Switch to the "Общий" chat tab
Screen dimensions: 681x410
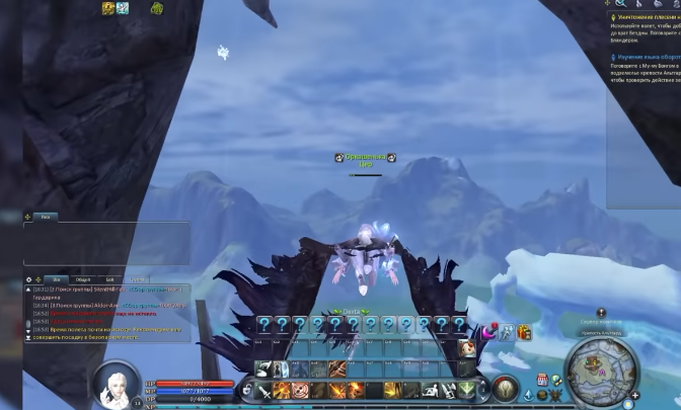84,279
